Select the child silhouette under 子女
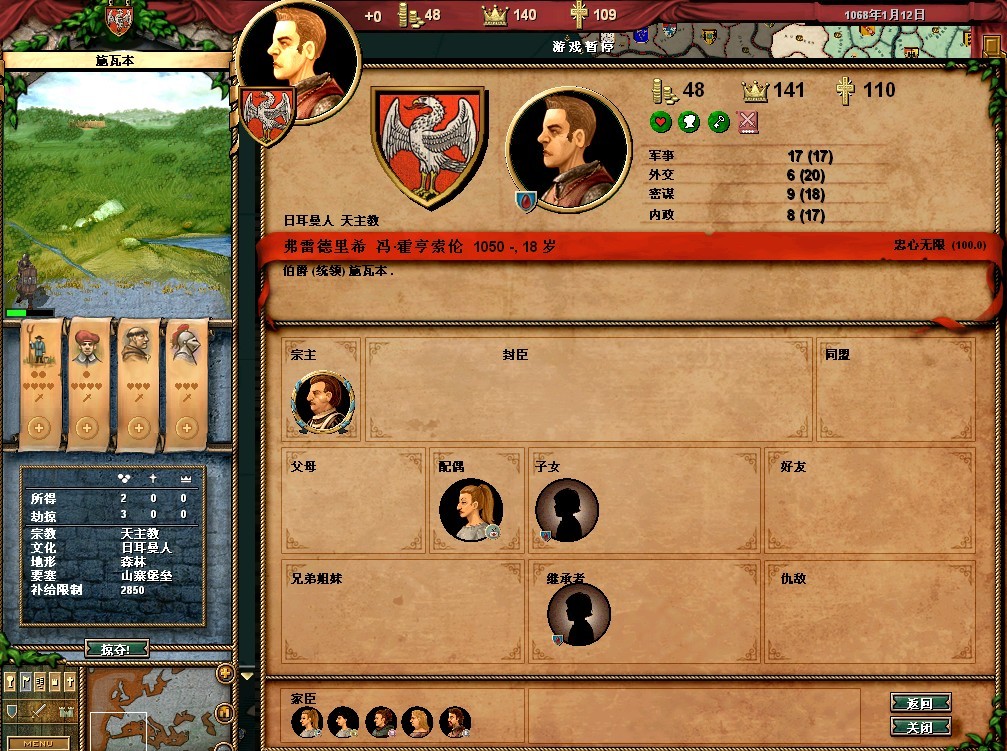Screen dimensions: 1007x751 (566, 511)
